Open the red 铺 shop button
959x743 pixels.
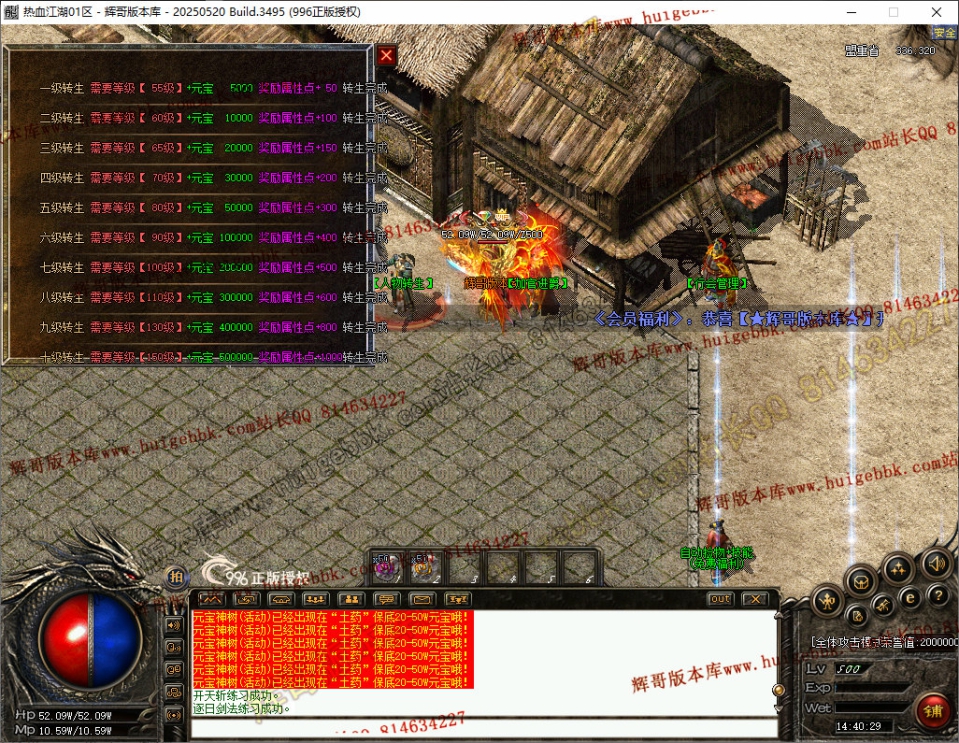click(x=934, y=711)
